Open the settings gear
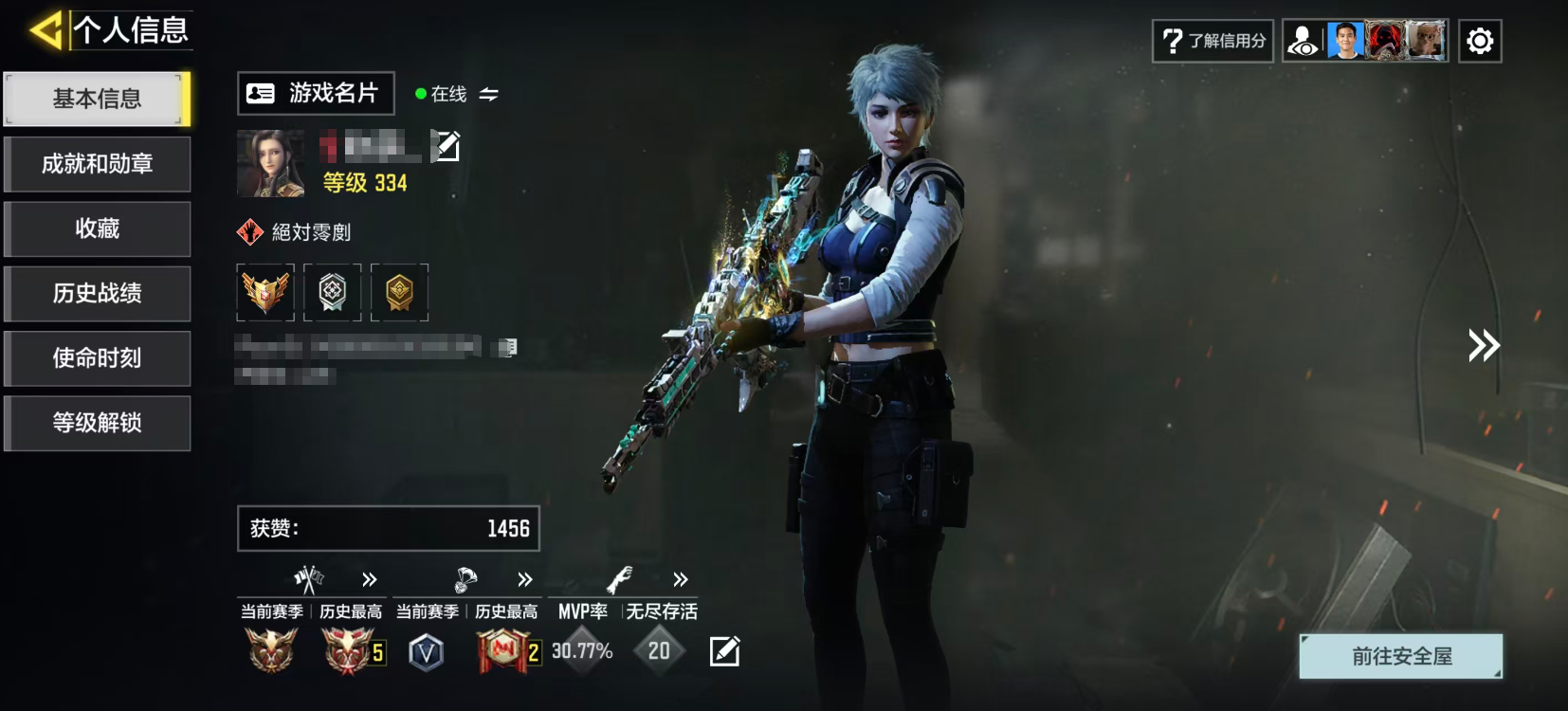This screenshot has height=711, width=1568. tap(1480, 41)
